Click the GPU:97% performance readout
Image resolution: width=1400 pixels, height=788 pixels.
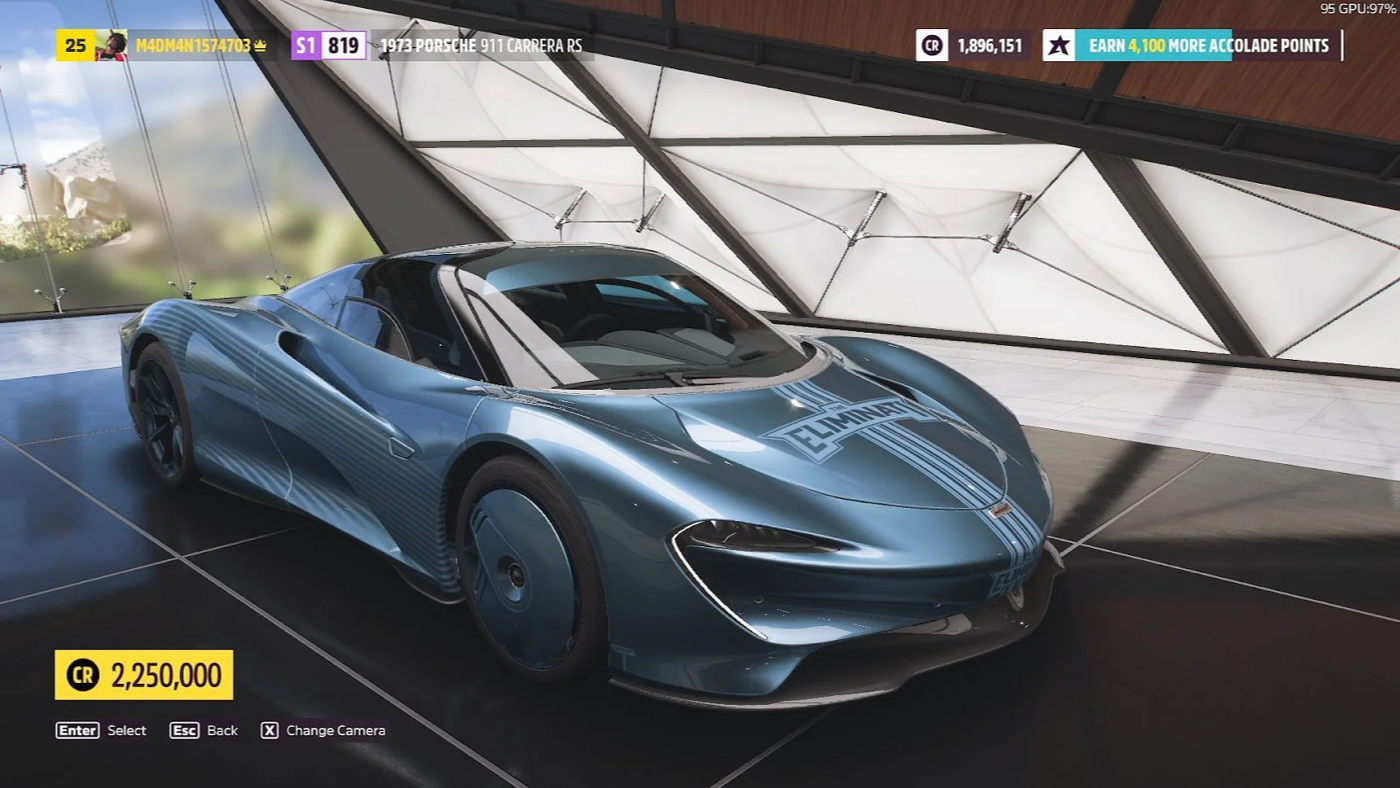pyautogui.click(x=1360, y=8)
